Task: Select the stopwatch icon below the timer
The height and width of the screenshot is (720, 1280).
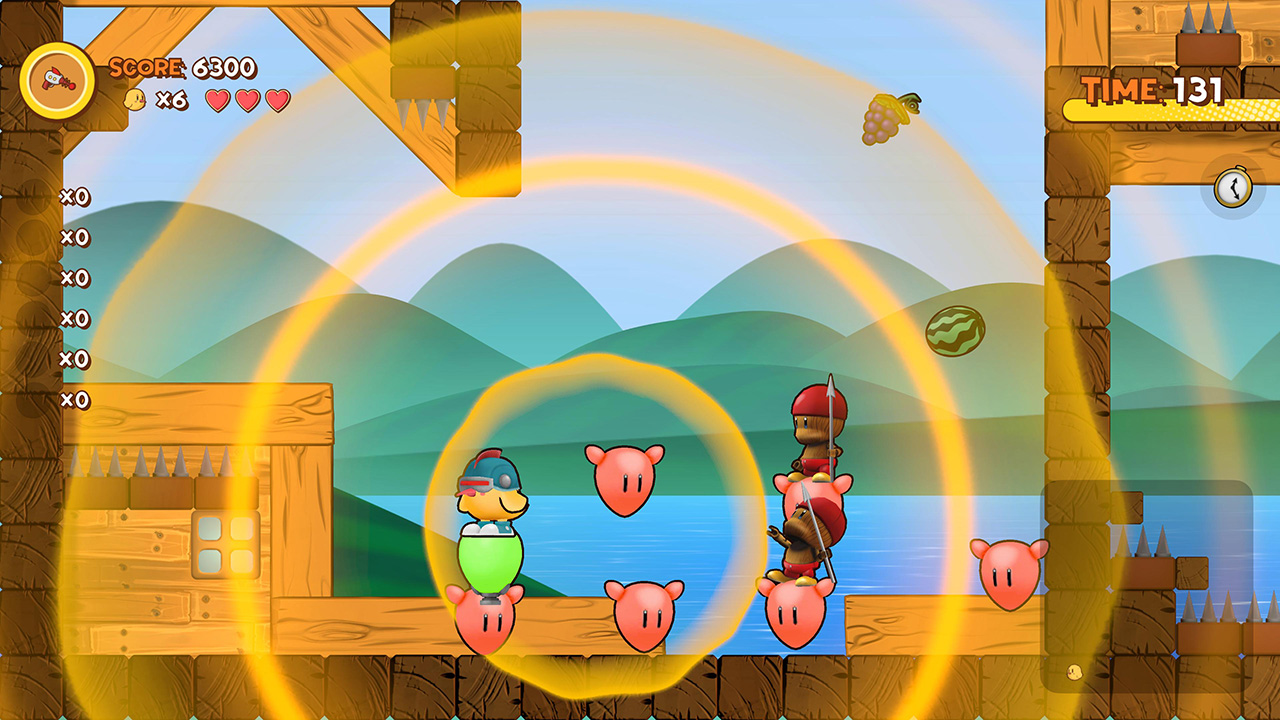Action: [x=1233, y=187]
